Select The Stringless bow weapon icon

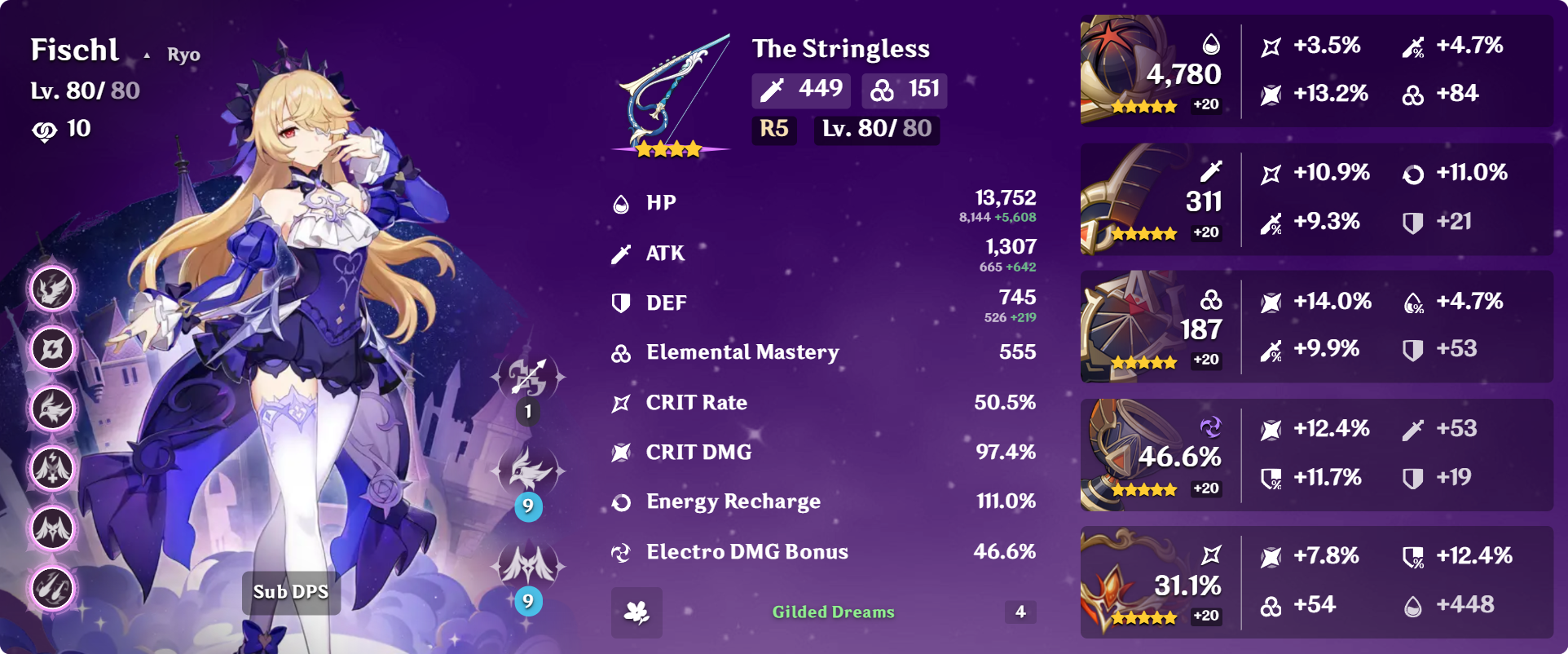point(670,94)
